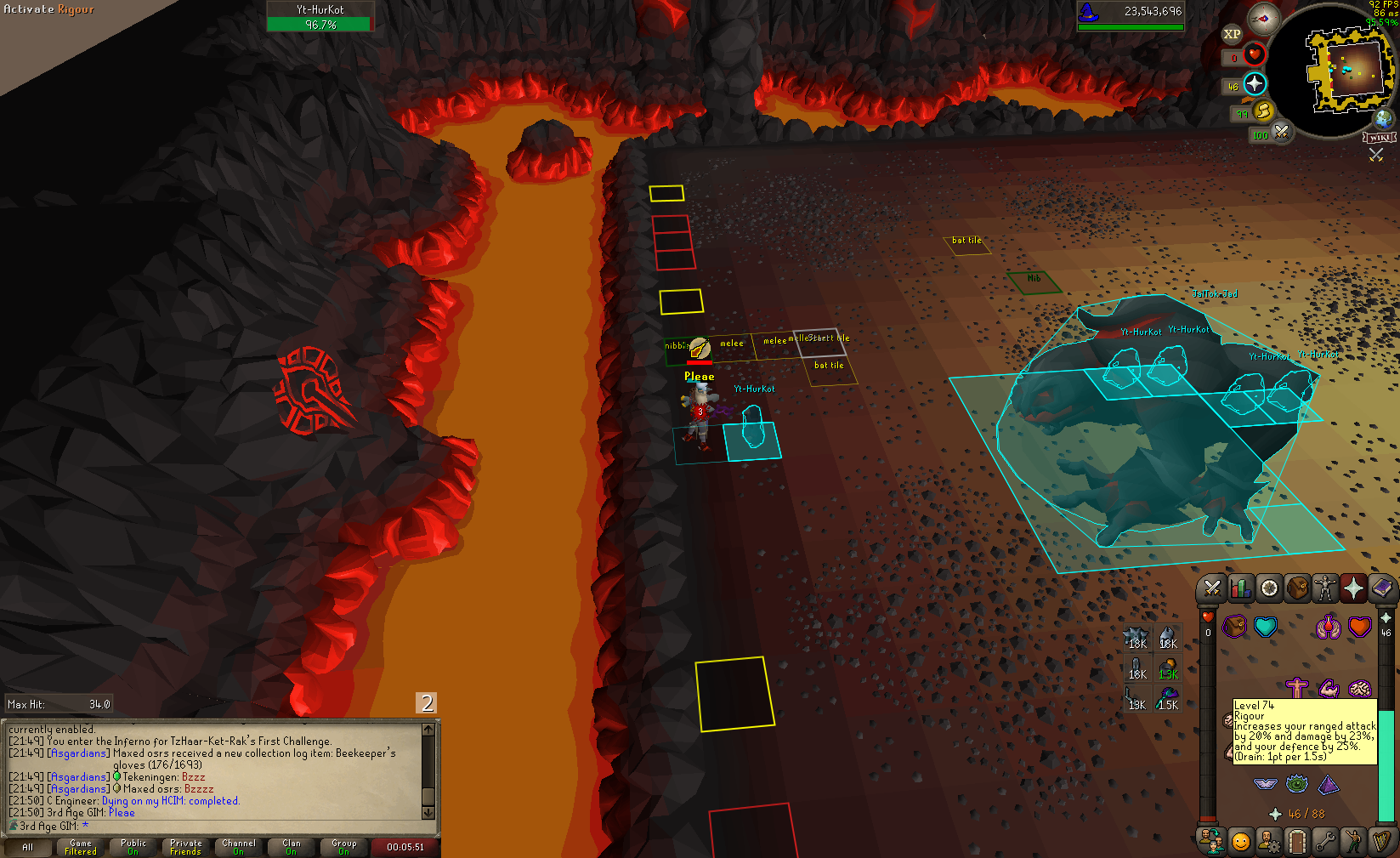The height and width of the screenshot is (858, 1400).
Task: Select the Clan chat tab
Action: pos(292,847)
